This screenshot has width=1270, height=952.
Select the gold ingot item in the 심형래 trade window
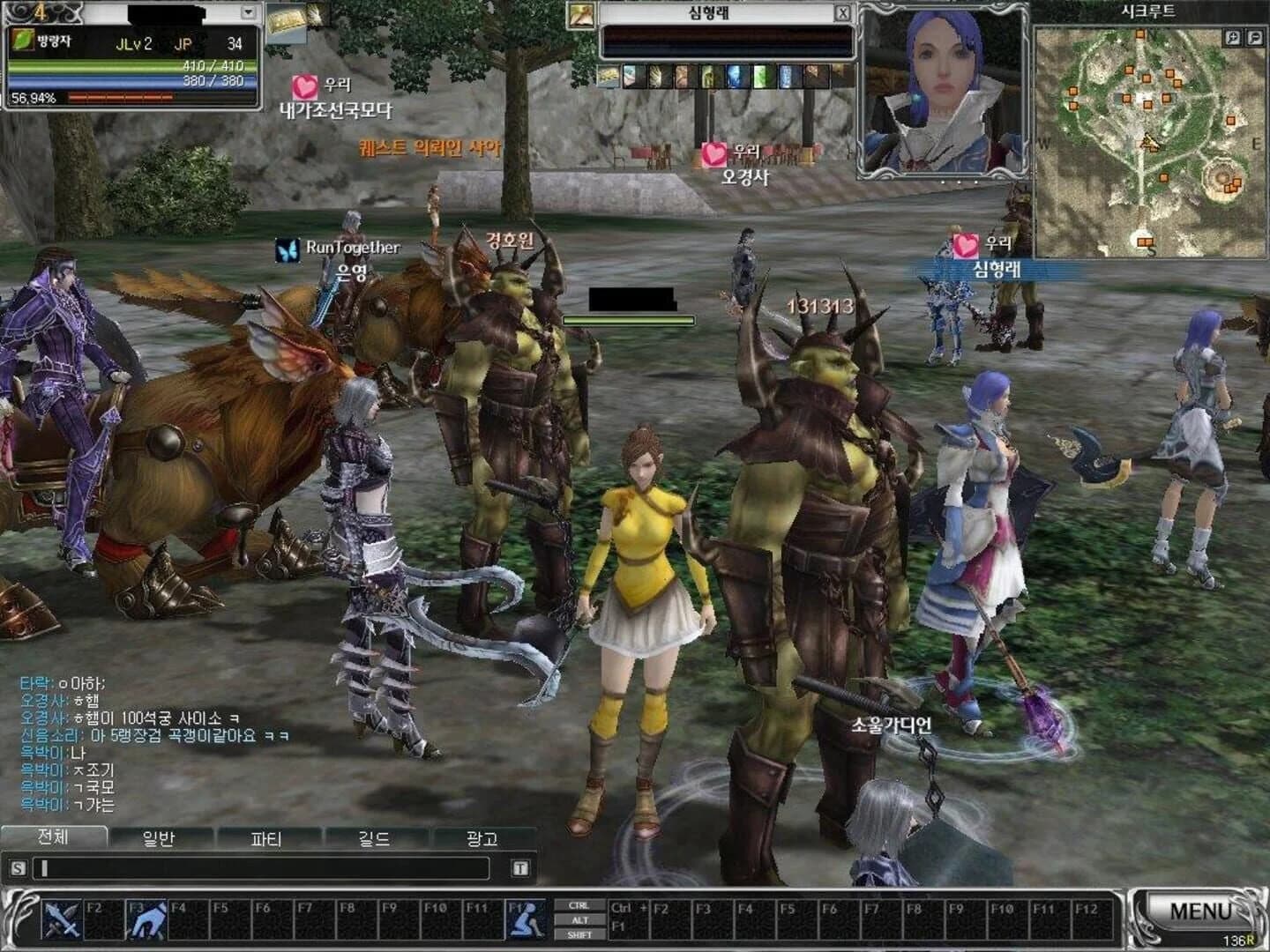click(x=609, y=77)
